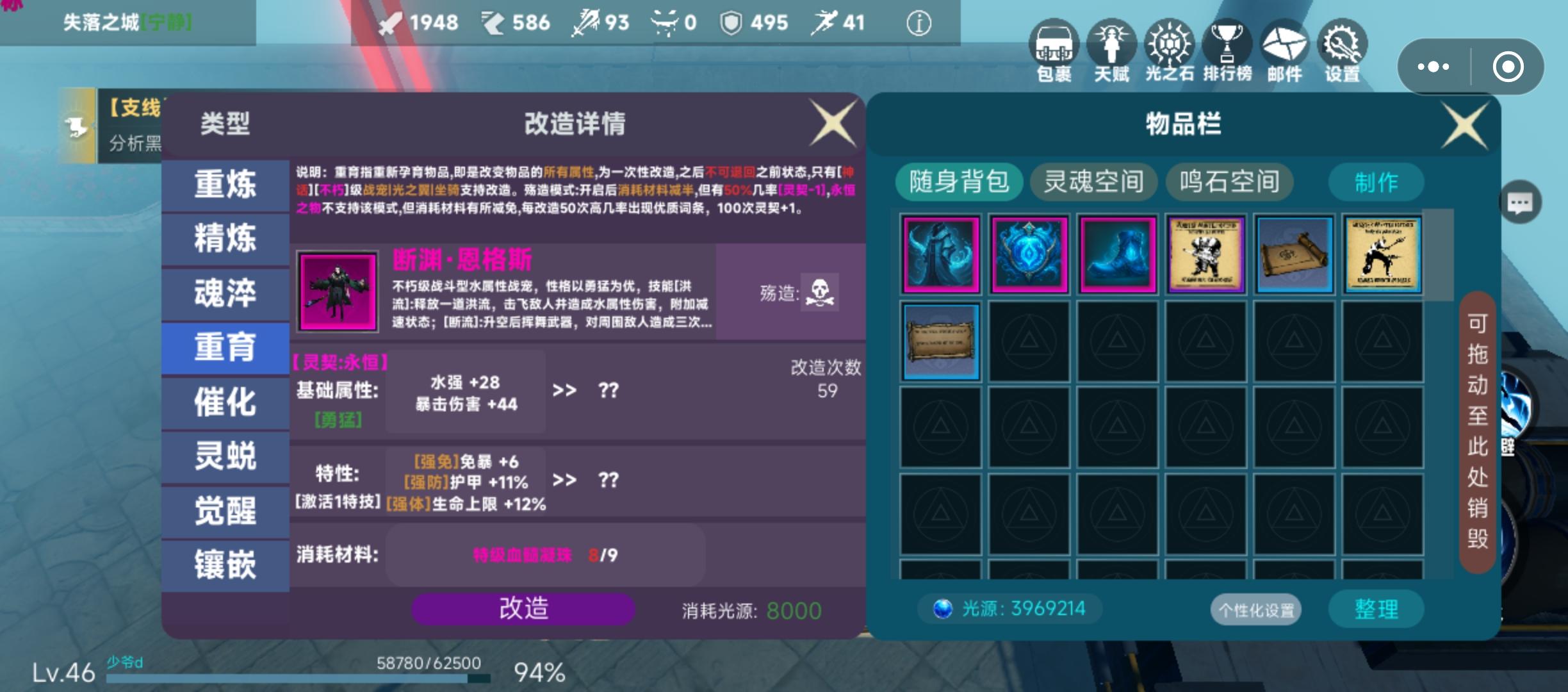Open the 天赋 talent panel
The image size is (1568, 692).
tap(1113, 51)
